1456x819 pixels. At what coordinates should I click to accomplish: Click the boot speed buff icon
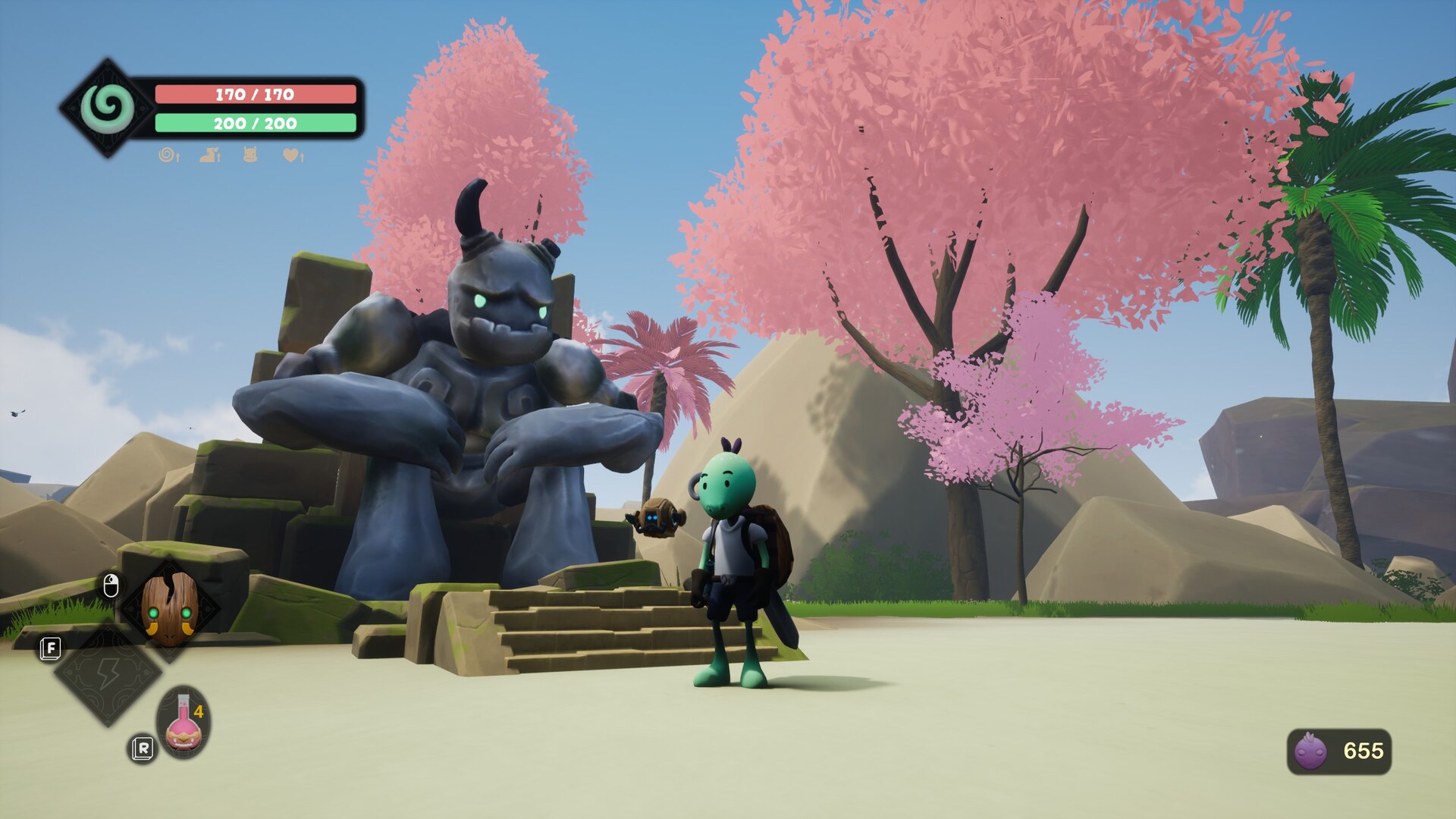[210, 155]
